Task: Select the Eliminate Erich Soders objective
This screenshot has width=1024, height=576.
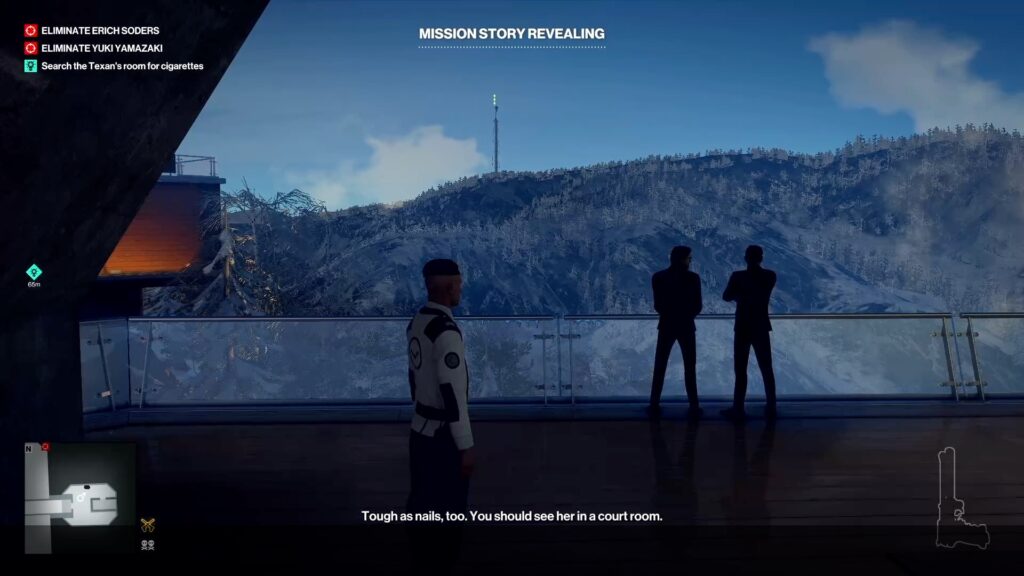Action: tap(99, 31)
